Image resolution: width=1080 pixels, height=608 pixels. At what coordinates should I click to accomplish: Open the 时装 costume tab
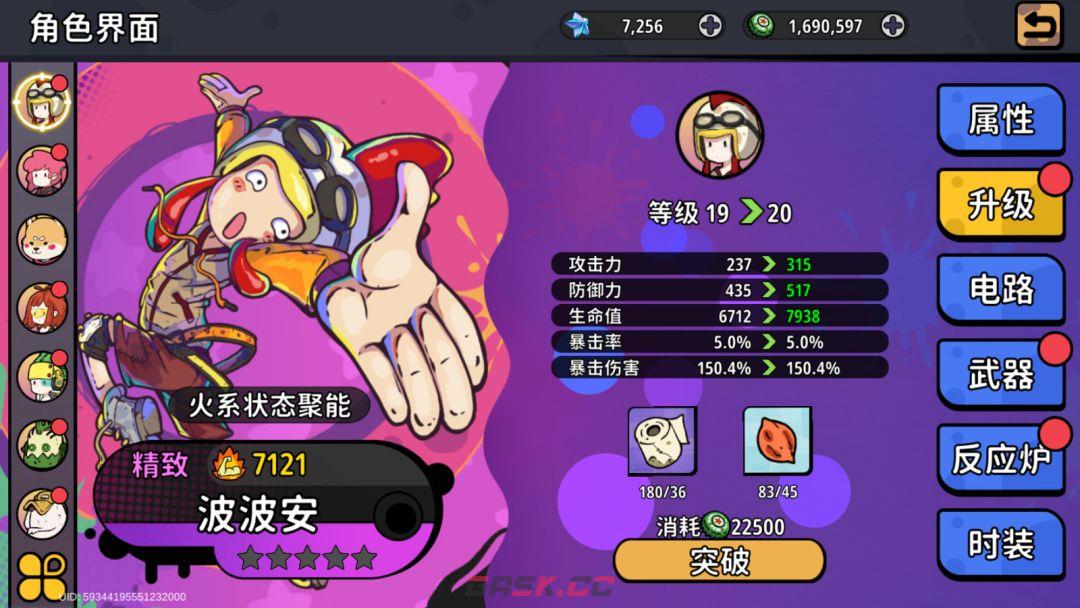pyautogui.click(x=1000, y=545)
